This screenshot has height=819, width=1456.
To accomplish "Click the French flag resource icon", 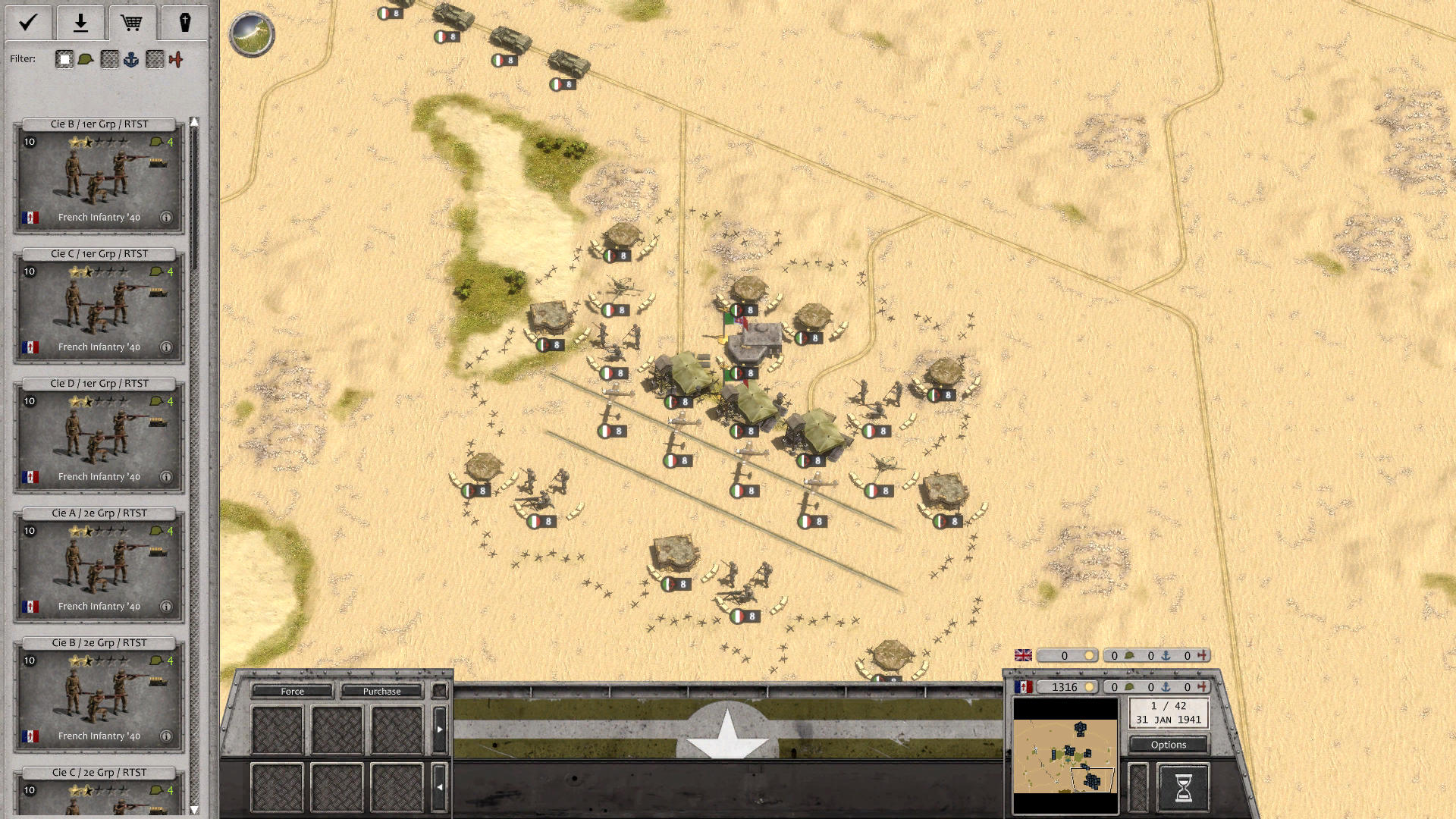I will (x=1025, y=687).
